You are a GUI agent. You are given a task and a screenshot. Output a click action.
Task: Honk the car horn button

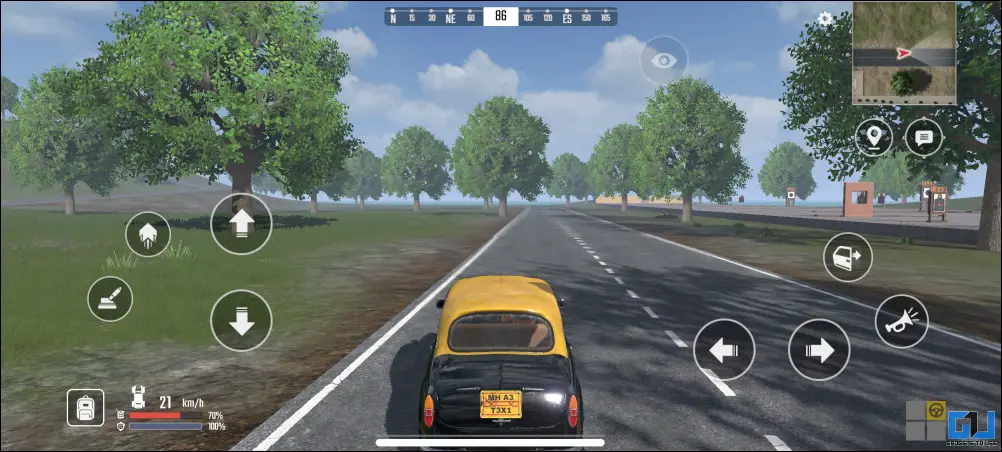point(901,321)
